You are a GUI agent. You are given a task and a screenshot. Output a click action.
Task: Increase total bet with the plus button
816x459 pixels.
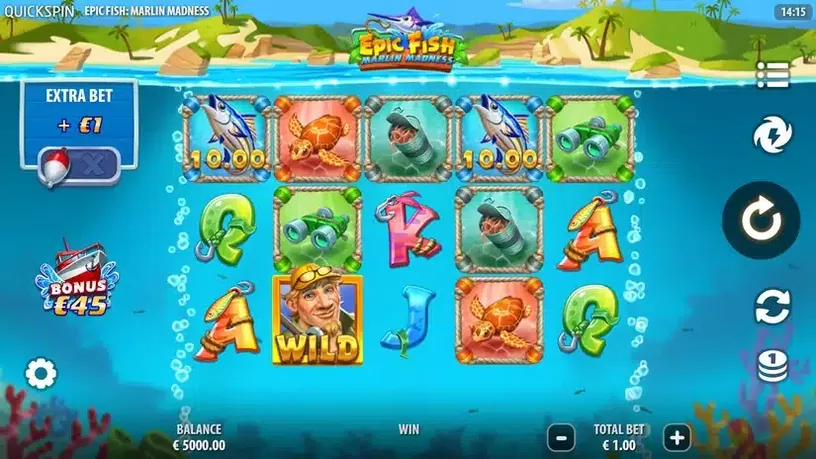click(677, 436)
